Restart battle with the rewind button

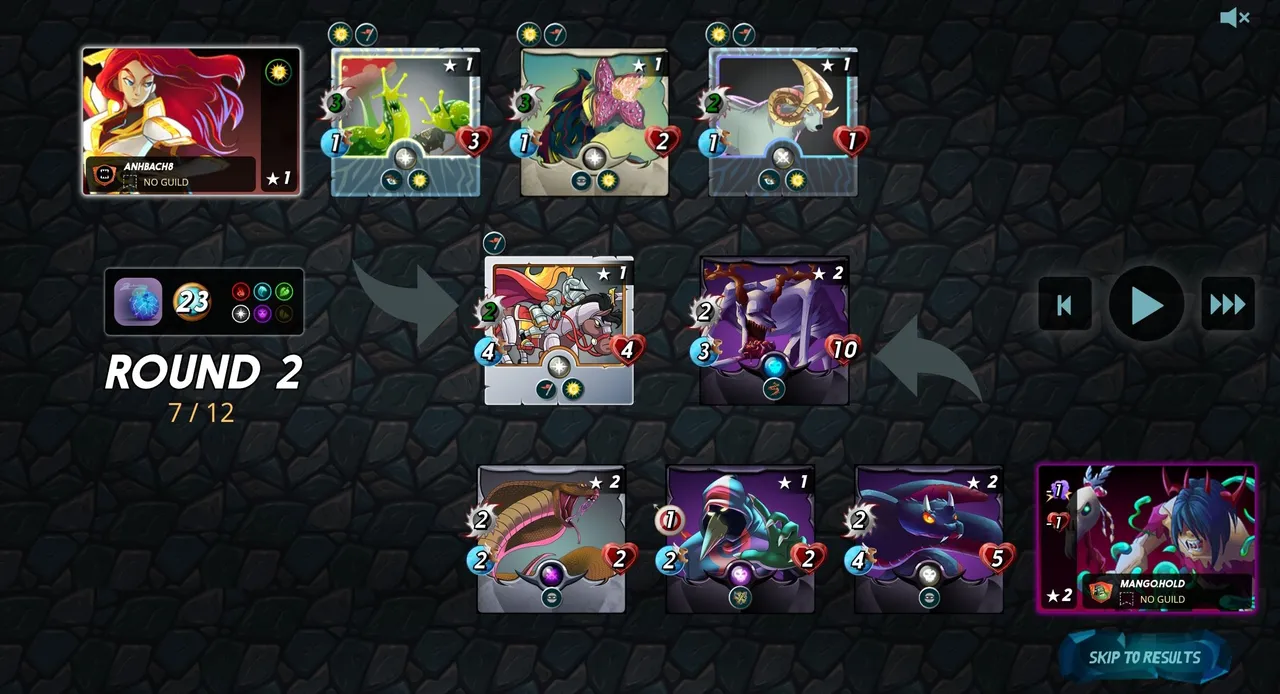pos(1064,304)
